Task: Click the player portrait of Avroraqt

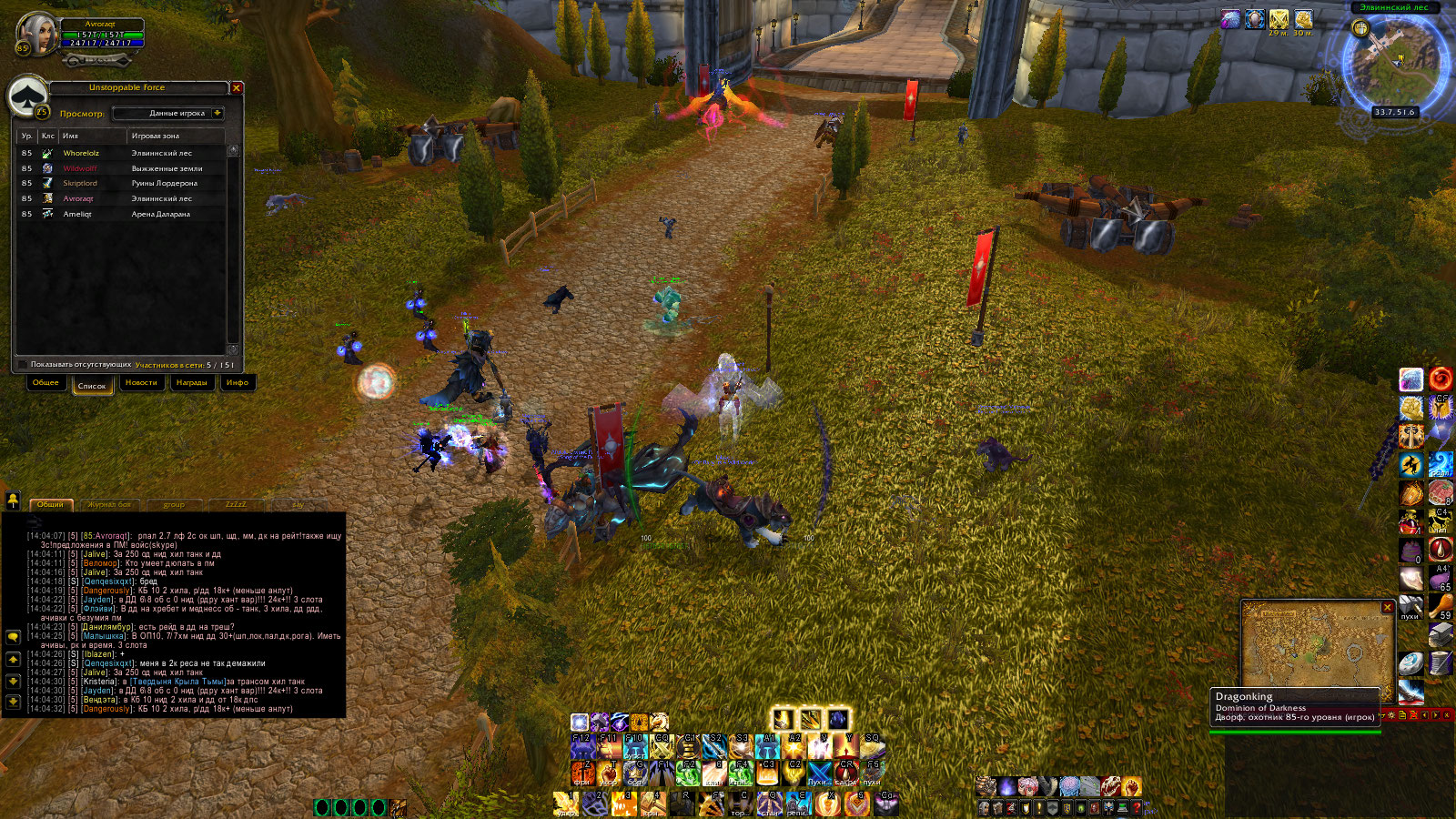Action: pyautogui.click(x=37, y=34)
